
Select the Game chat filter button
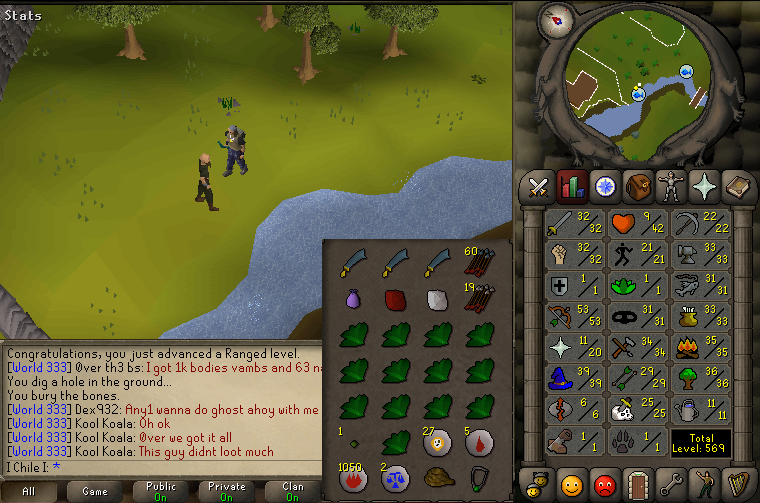tap(95, 491)
